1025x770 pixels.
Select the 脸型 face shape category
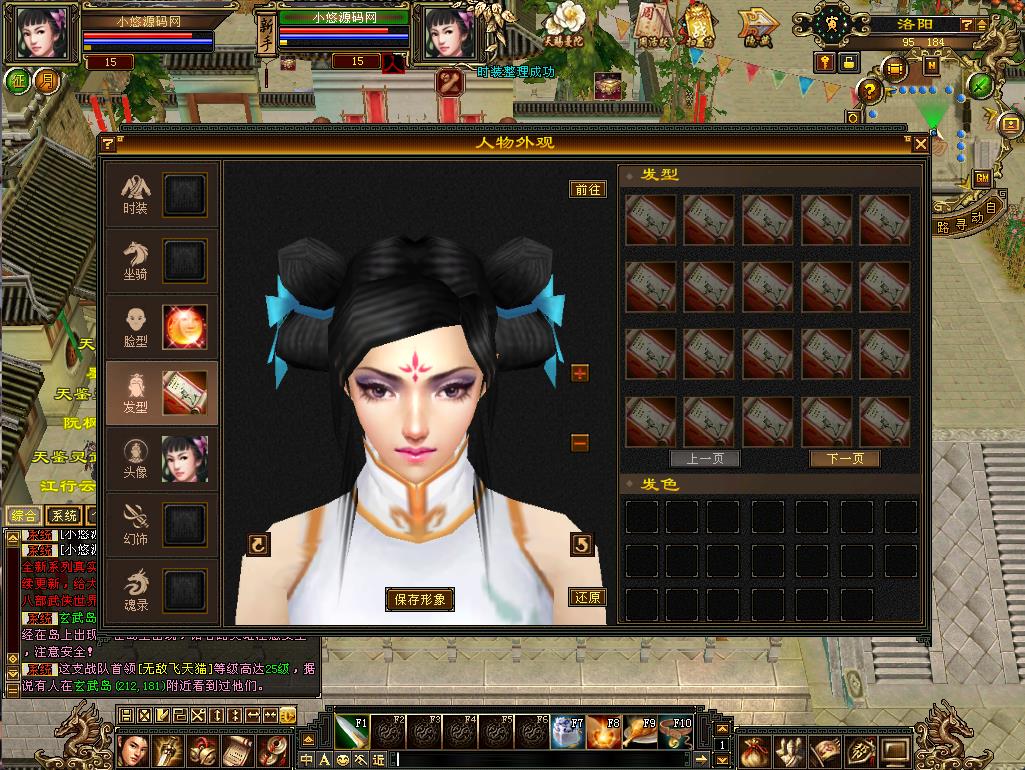162,327
